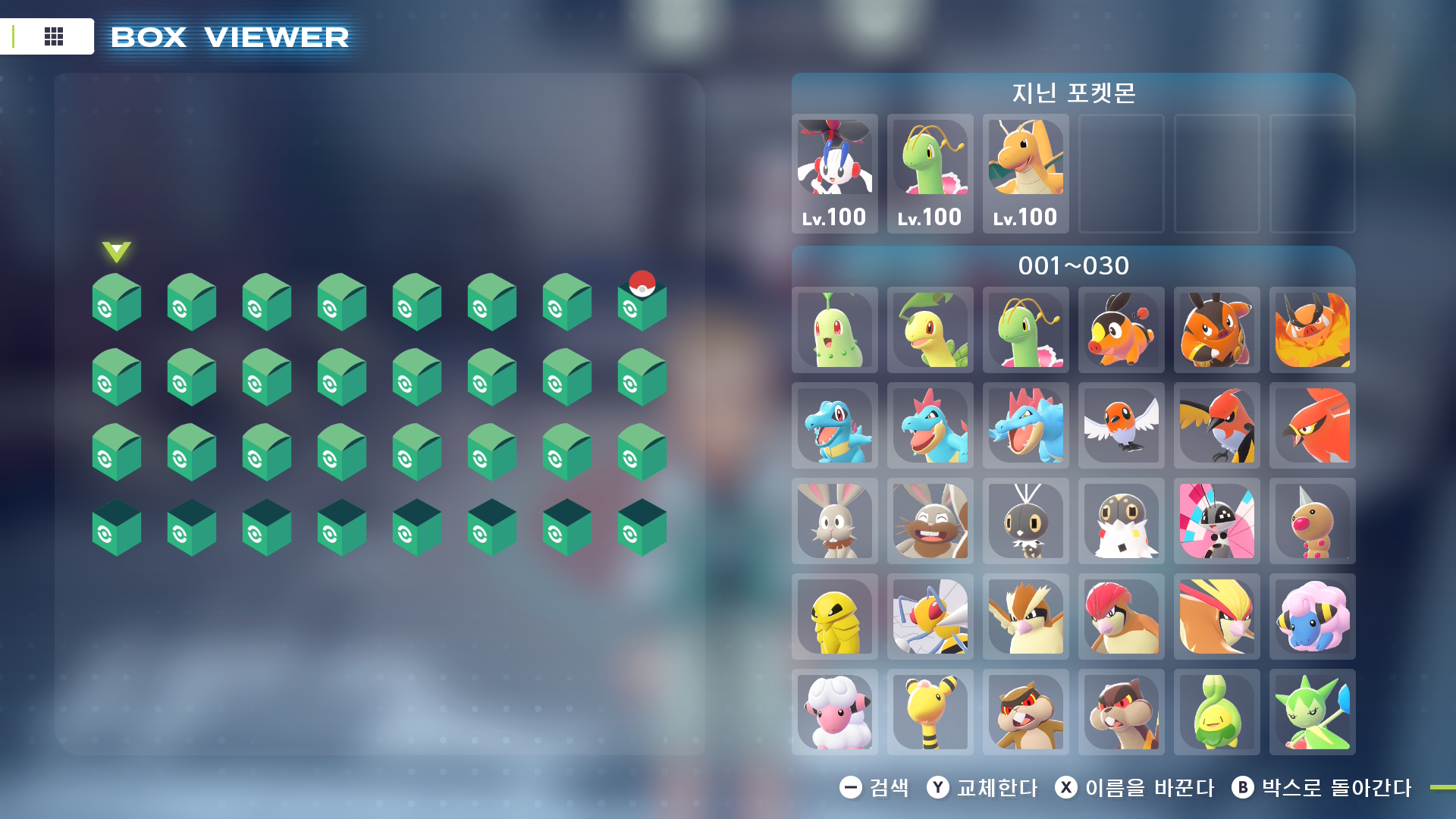This screenshot has width=1456, height=819.
Task: Select the Mareep slot
Action: [1312, 617]
